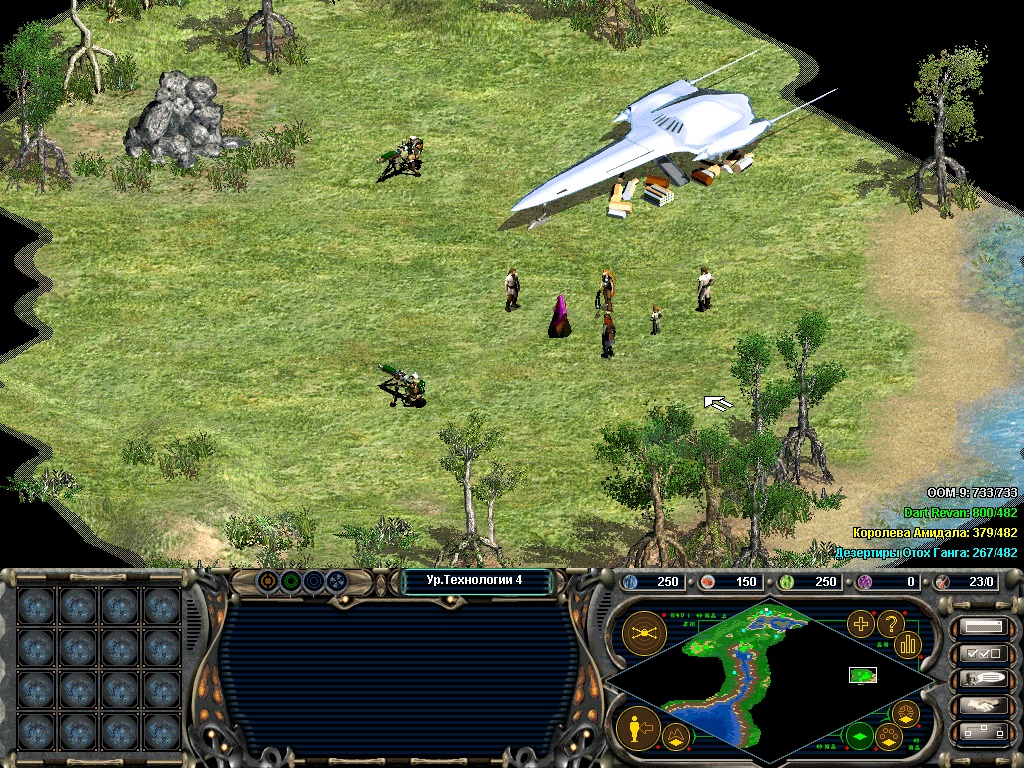Click the yellow plus sign icon
1024x768 pixels.
tap(860, 624)
